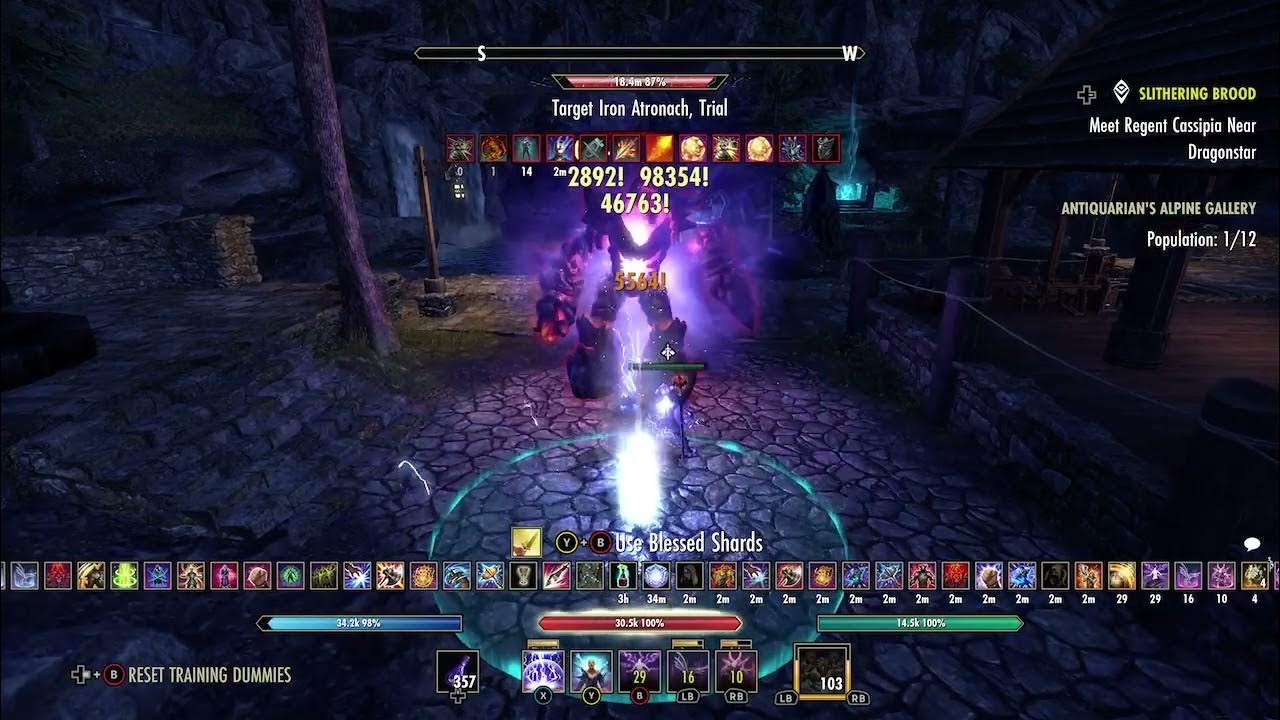Click the blue shield buff icon with 34m timer
Viewport: 1280px width, 720px height.
click(x=655, y=576)
